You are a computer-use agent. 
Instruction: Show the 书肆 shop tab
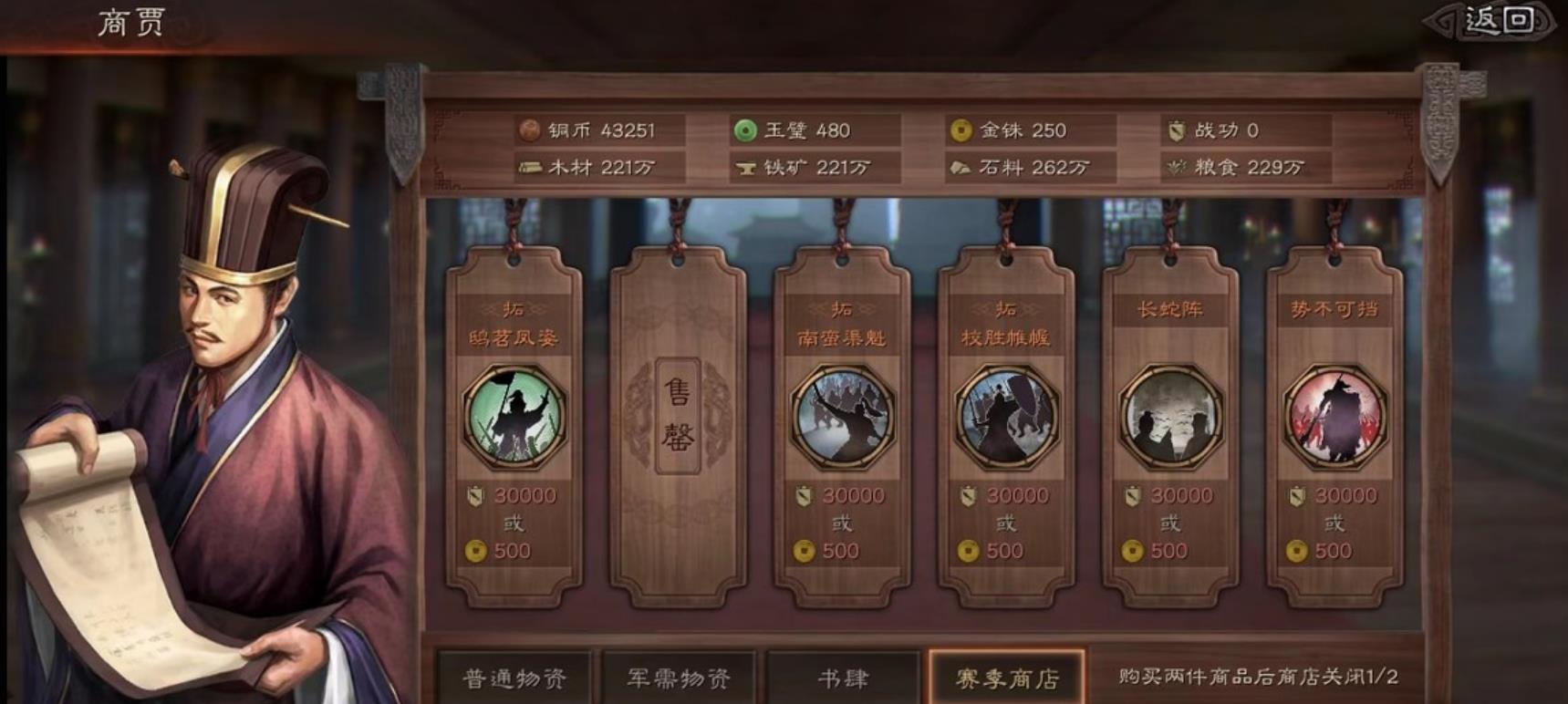(x=843, y=678)
